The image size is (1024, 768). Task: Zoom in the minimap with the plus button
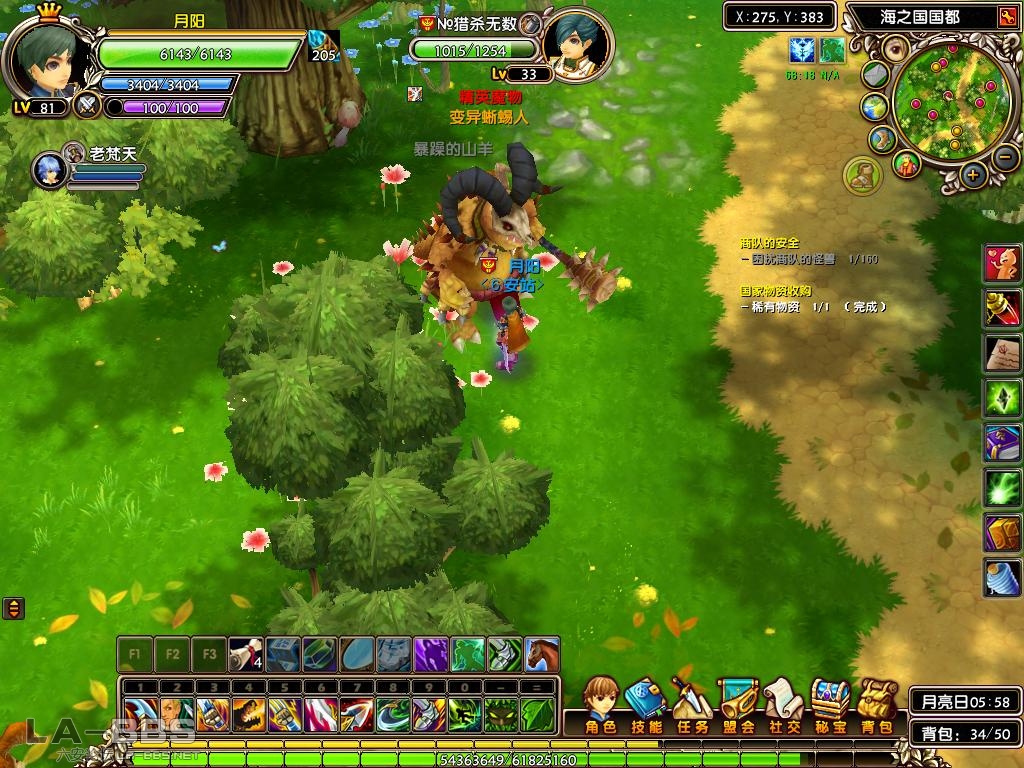pyautogui.click(x=973, y=174)
